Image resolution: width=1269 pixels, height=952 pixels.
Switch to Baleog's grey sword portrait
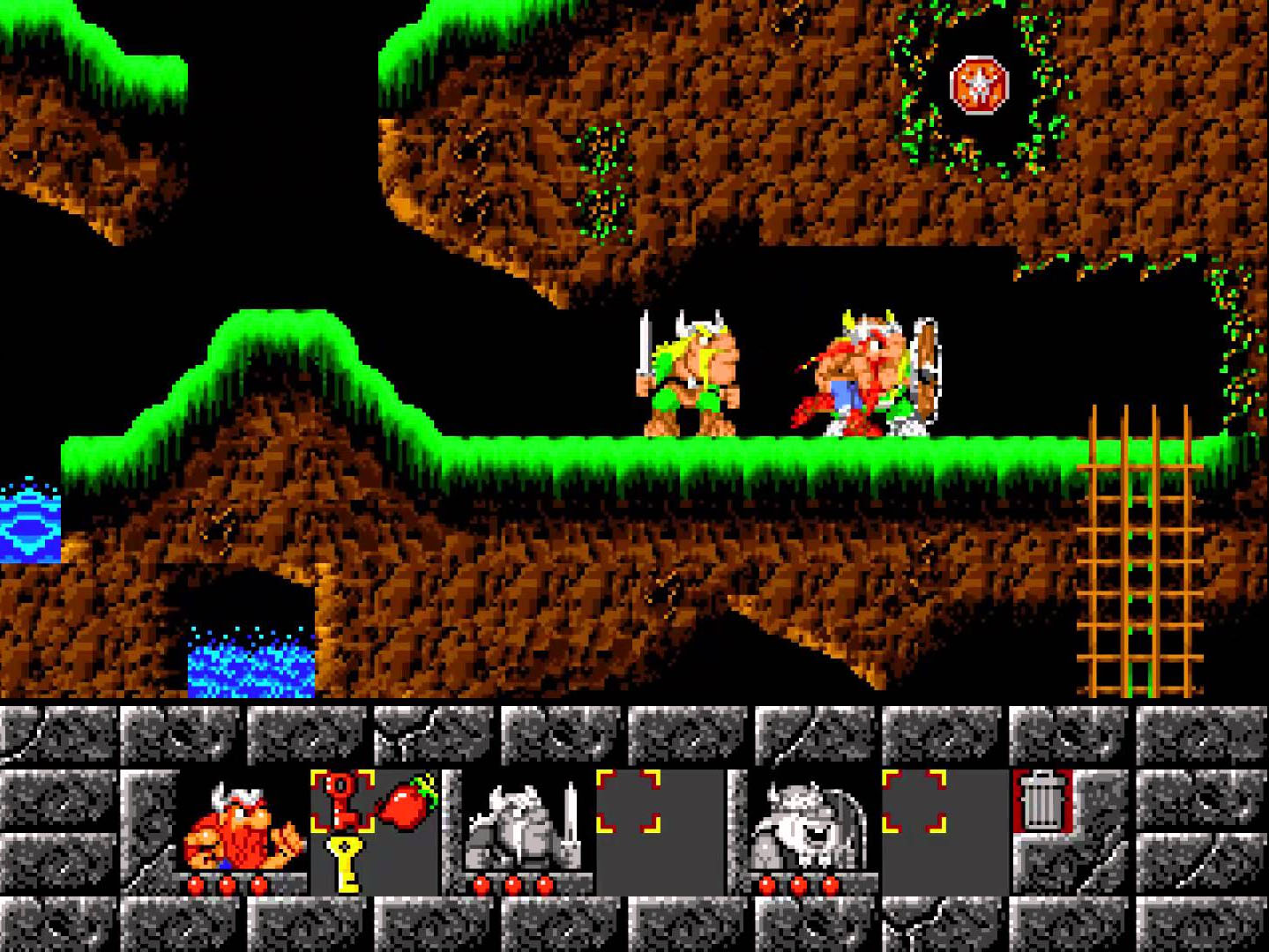524,826
